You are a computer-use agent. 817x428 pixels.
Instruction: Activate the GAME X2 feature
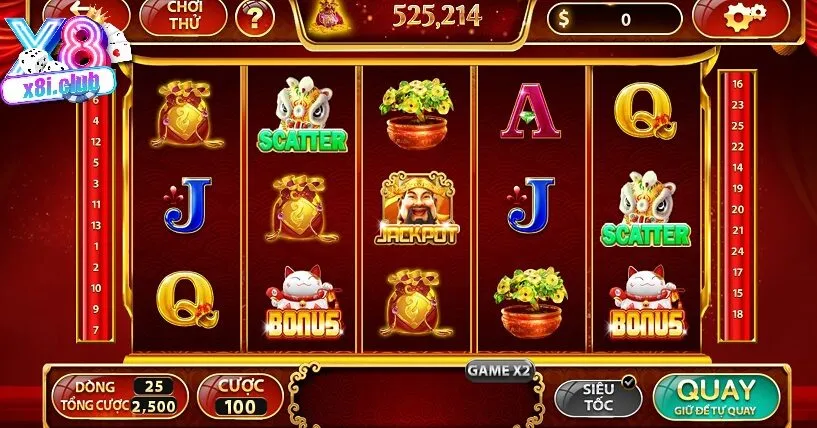[x=499, y=370]
